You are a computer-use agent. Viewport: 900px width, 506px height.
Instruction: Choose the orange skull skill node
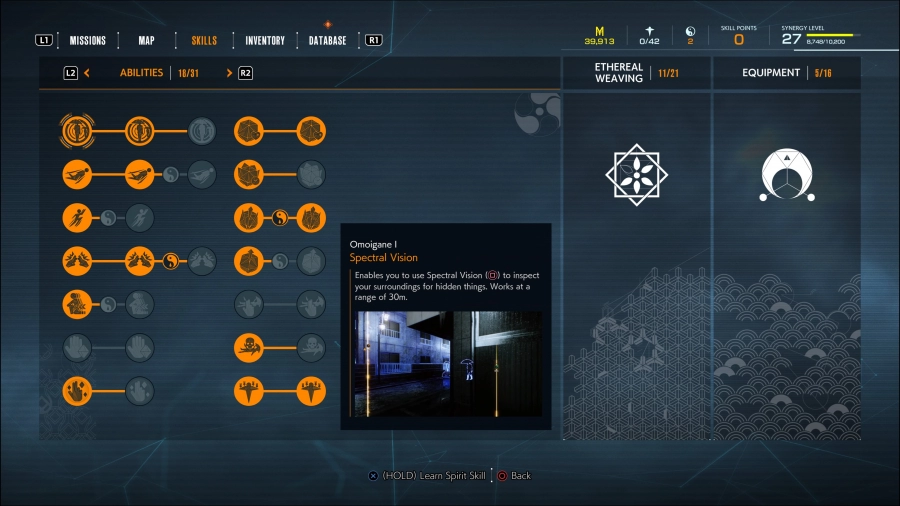tap(248, 347)
